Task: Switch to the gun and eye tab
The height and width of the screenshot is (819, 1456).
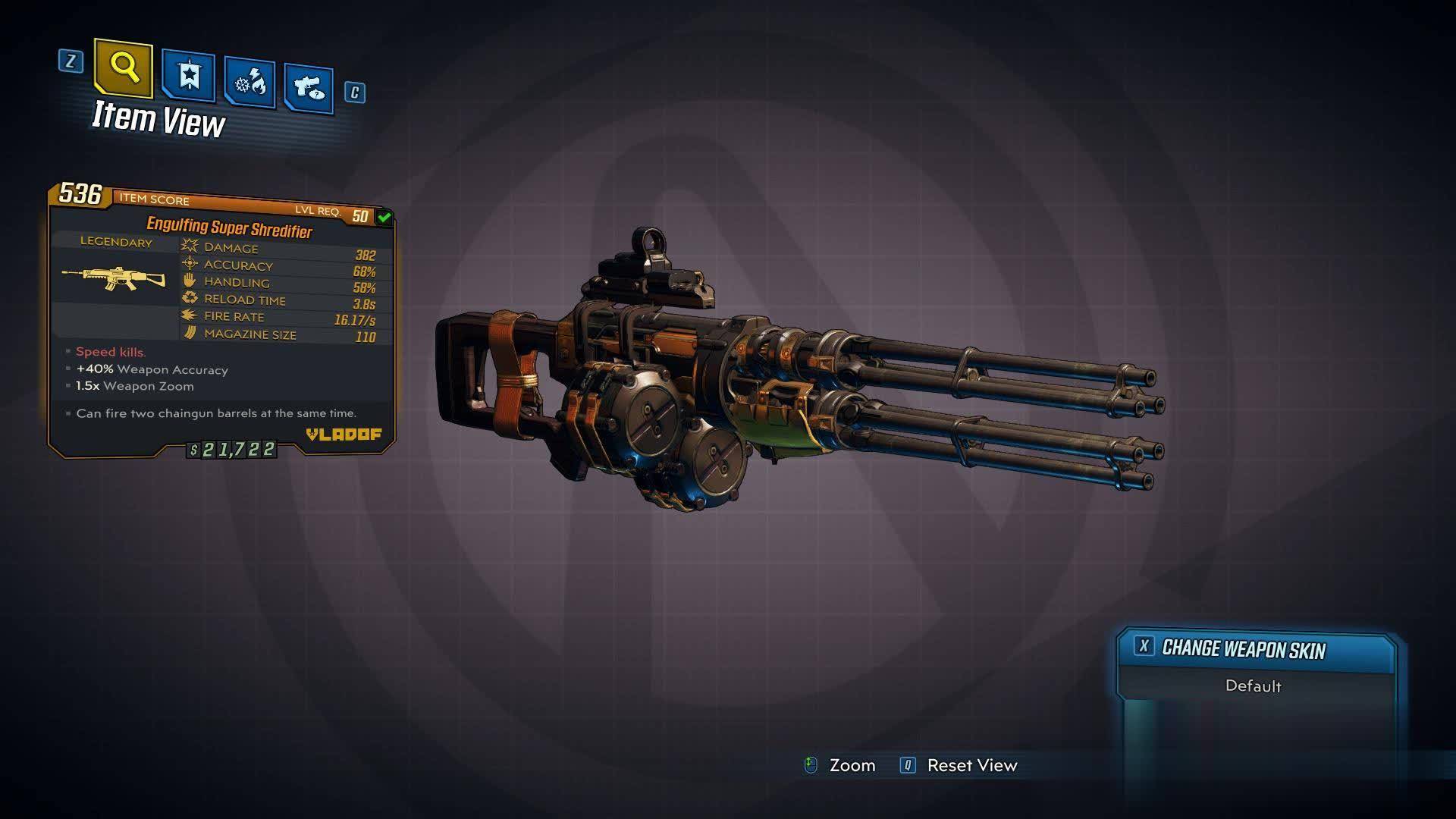Action: [309, 88]
